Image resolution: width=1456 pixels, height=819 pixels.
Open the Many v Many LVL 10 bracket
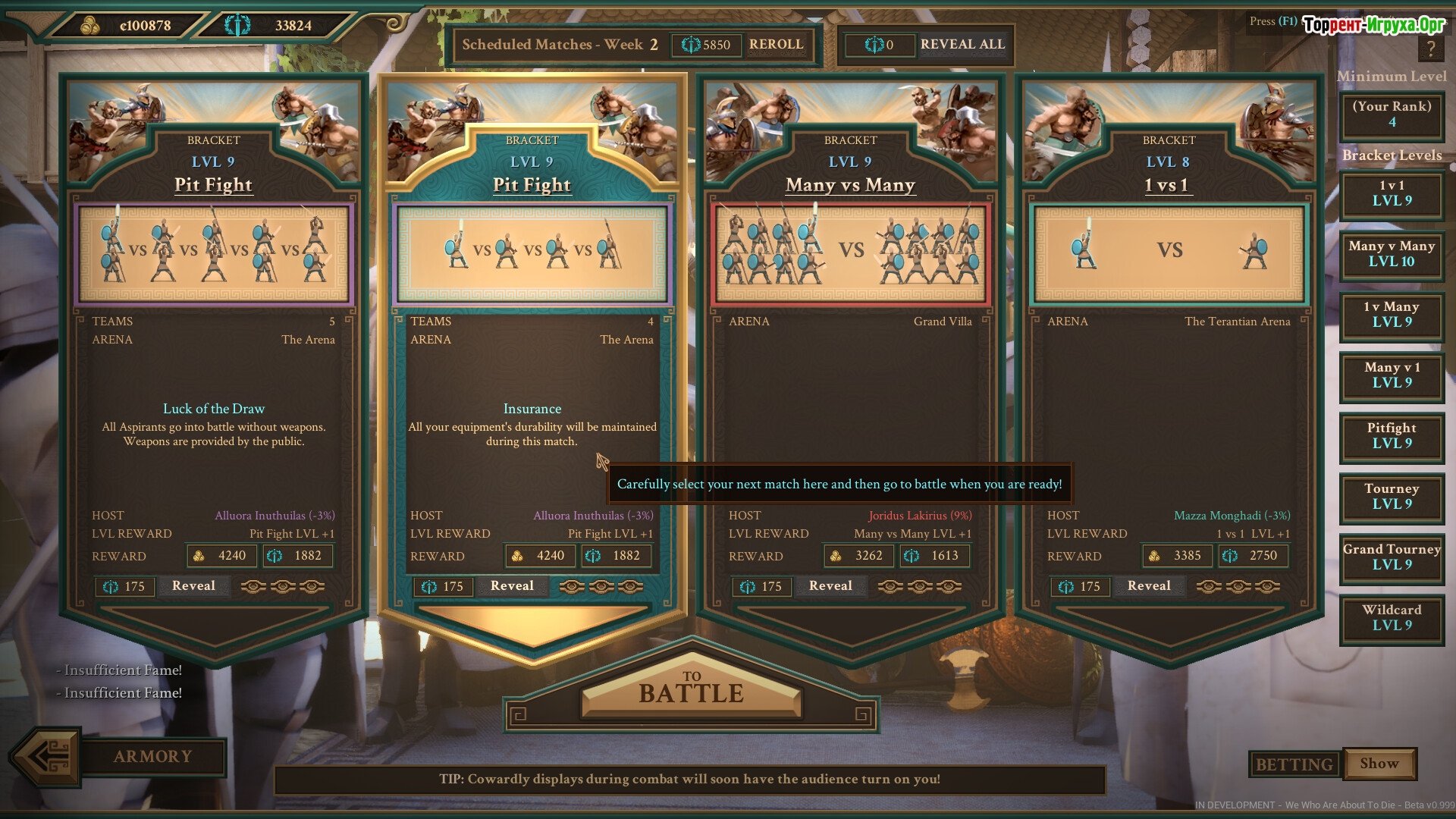[1392, 254]
